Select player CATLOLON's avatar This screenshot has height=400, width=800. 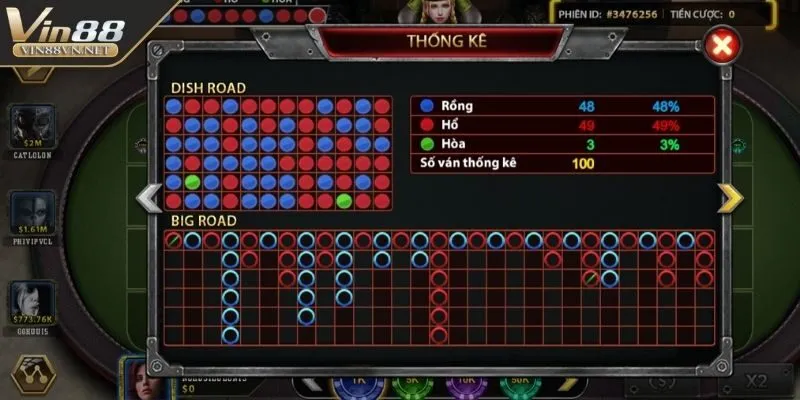pyautogui.click(x=27, y=122)
